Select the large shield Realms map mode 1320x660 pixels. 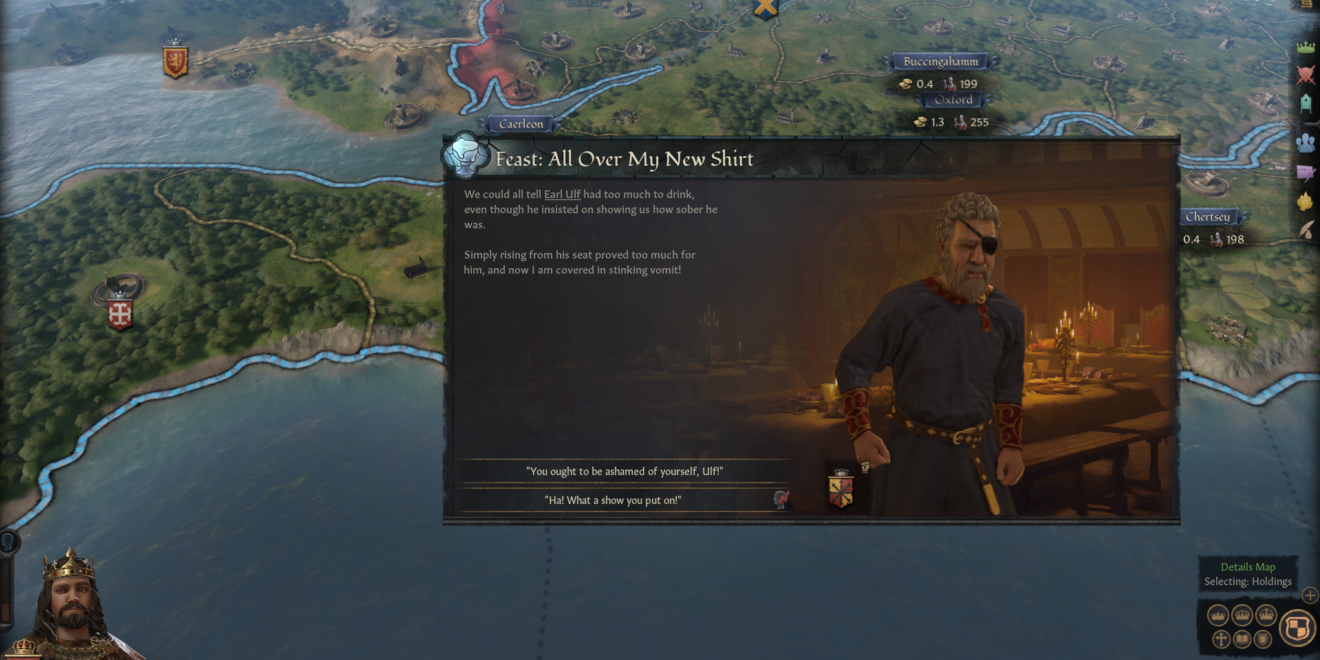pos(1297,627)
